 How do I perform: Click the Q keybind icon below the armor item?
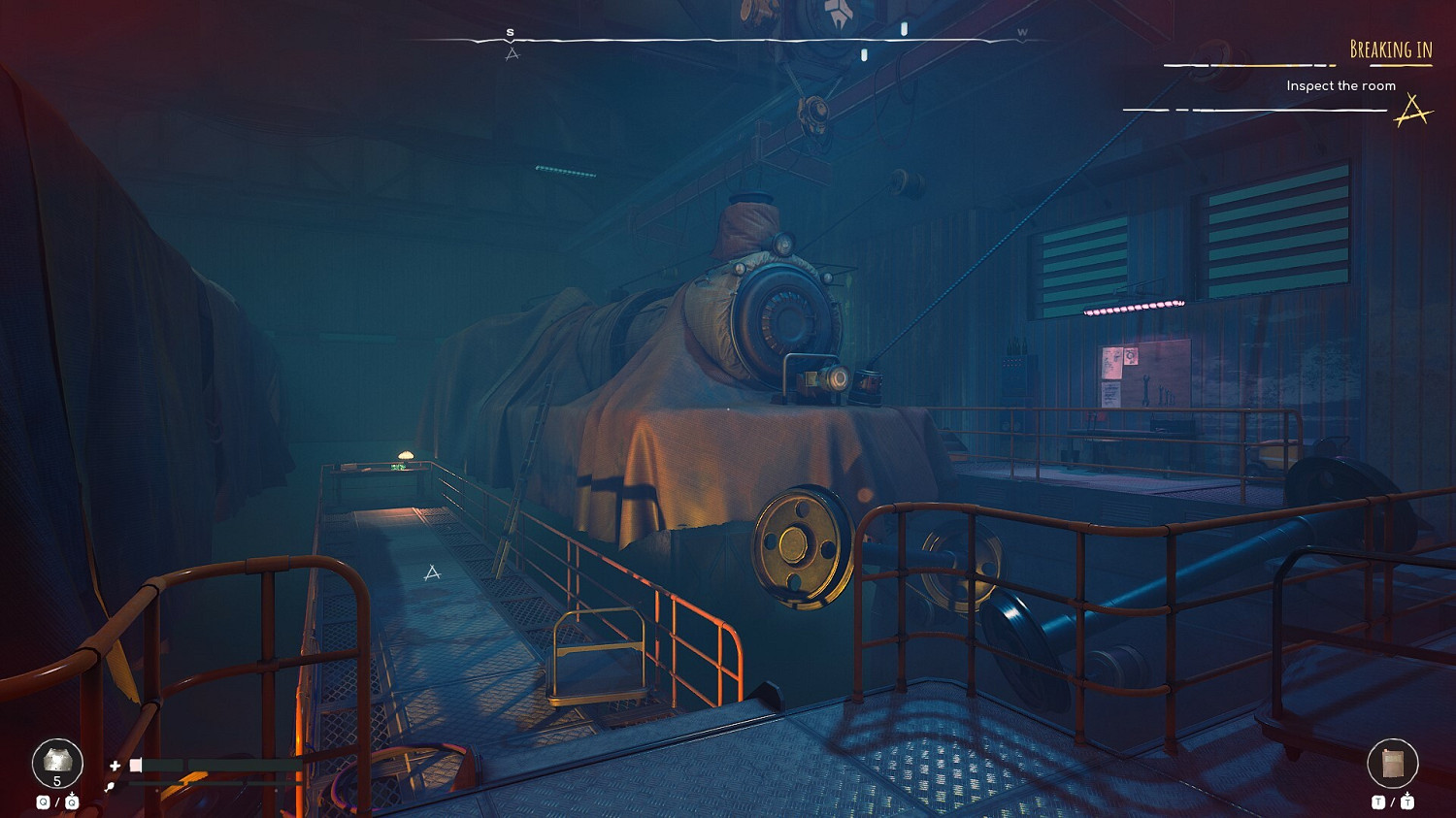(x=44, y=800)
